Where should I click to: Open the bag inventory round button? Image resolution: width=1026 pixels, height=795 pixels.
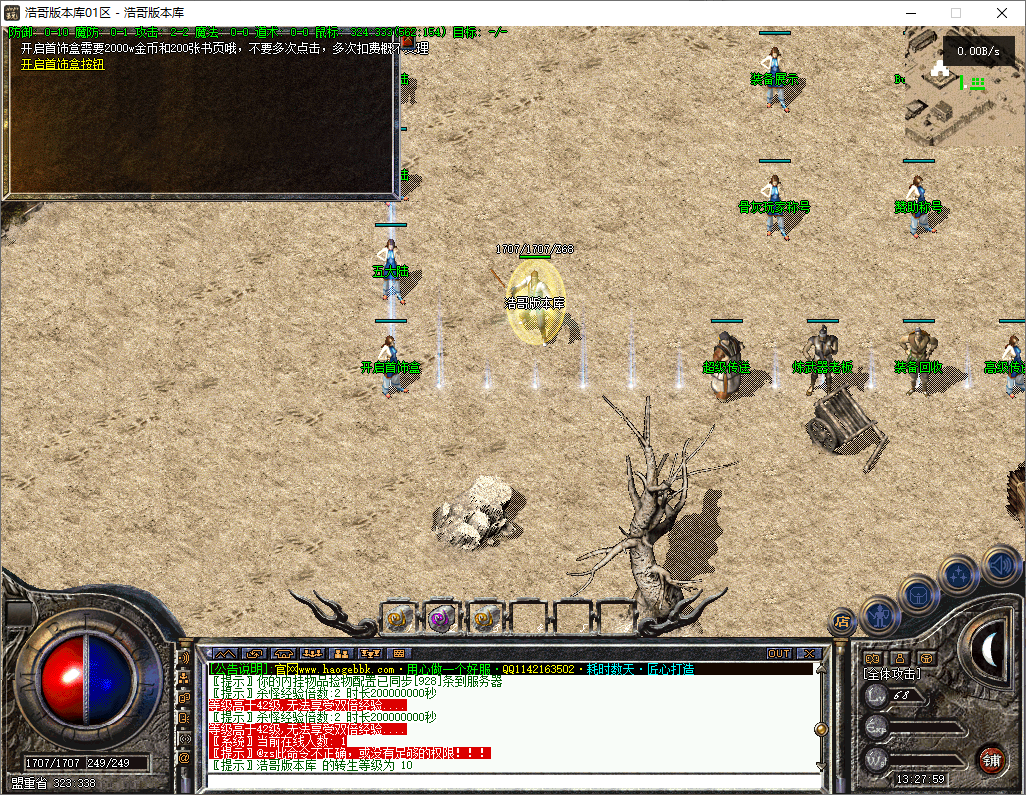tap(920, 594)
